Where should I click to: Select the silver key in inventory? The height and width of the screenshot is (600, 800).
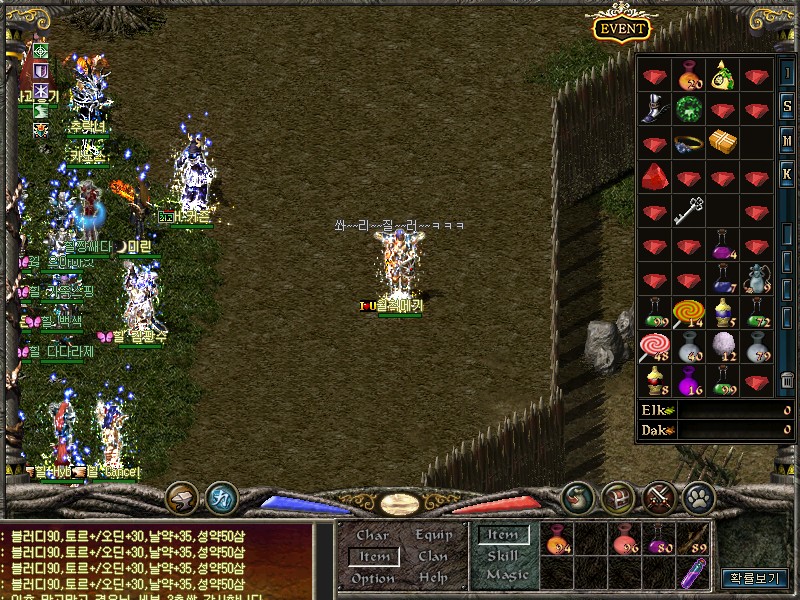point(688,211)
